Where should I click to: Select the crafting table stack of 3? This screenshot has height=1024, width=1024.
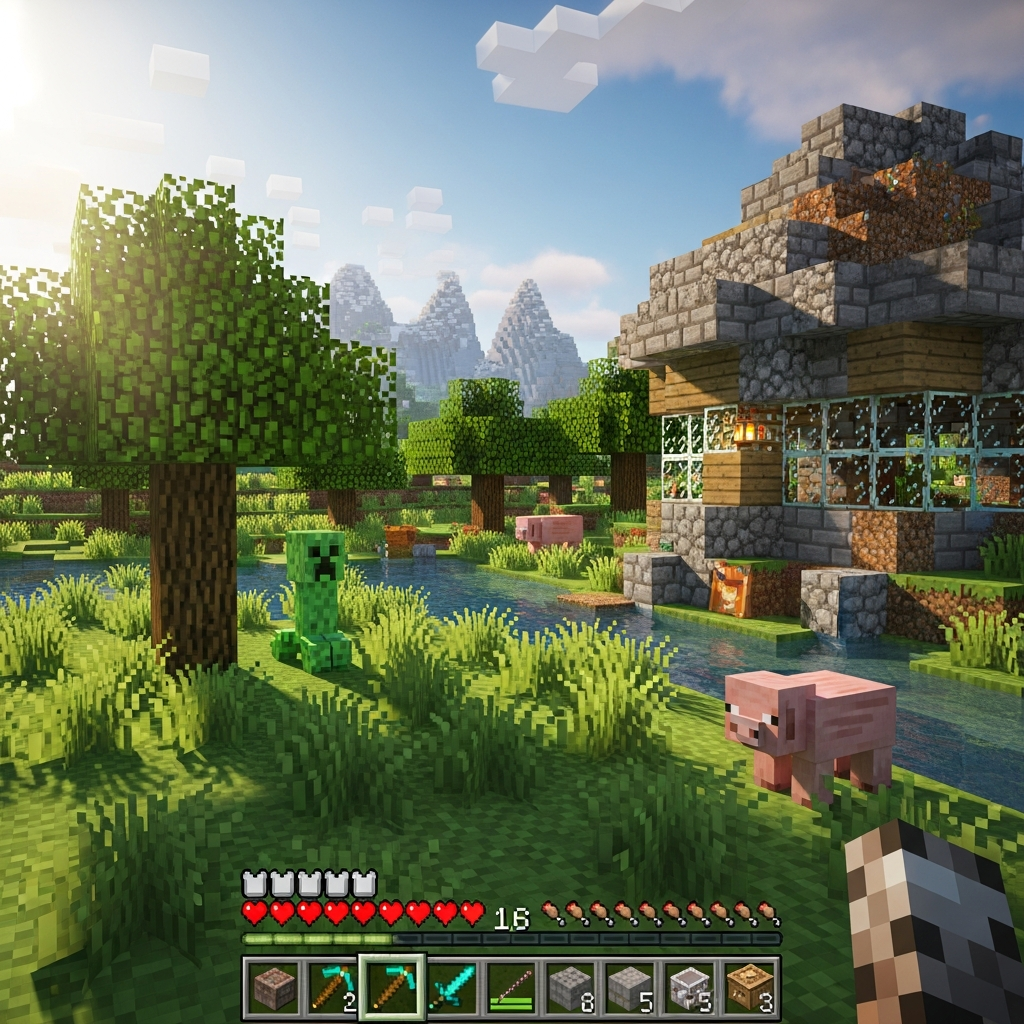749,988
